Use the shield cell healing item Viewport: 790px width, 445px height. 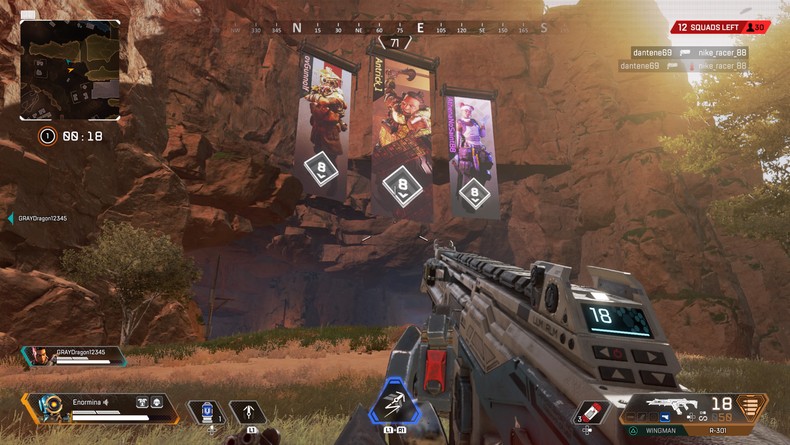pyautogui.click(x=207, y=411)
